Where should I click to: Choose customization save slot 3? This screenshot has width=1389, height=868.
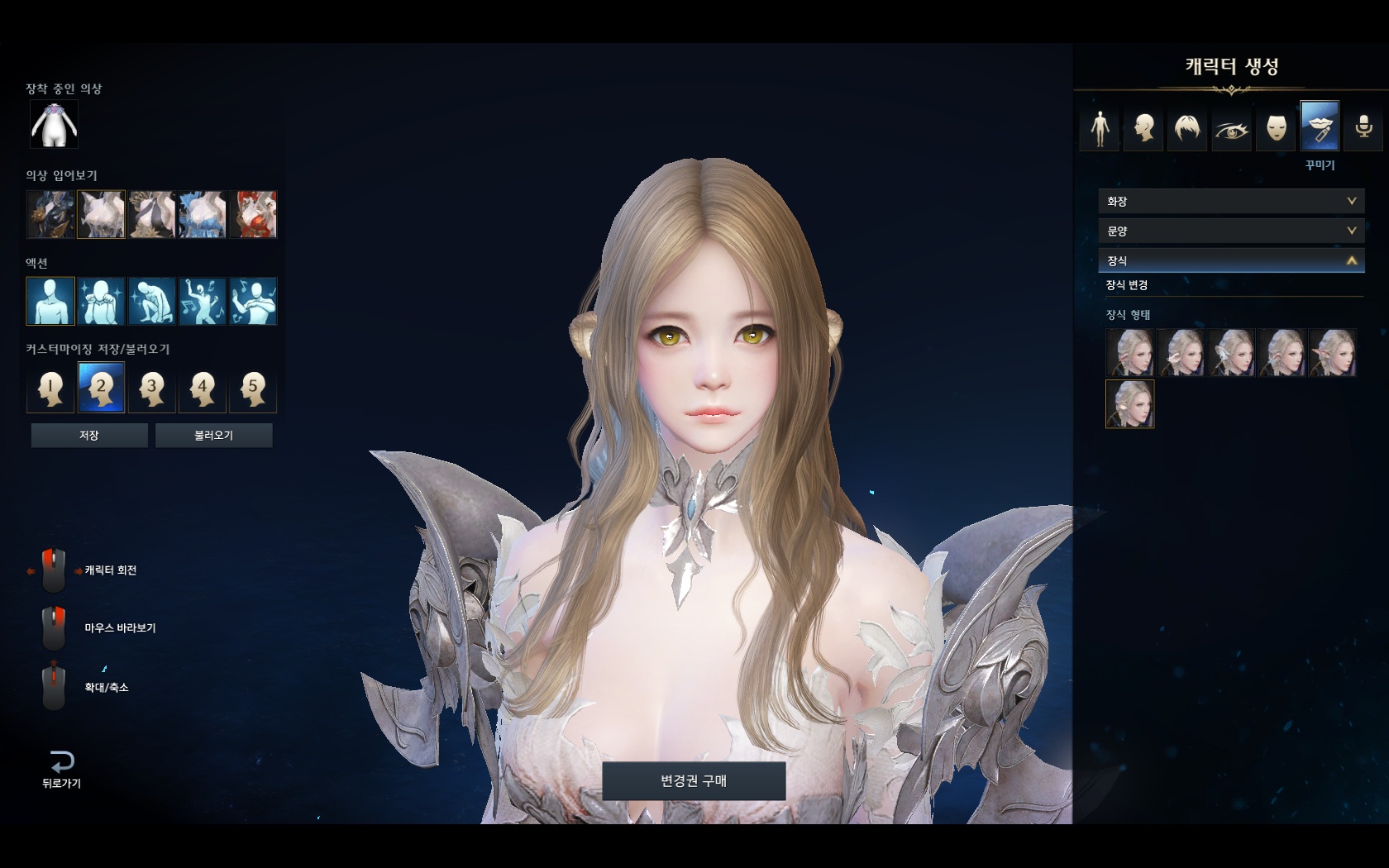[151, 388]
